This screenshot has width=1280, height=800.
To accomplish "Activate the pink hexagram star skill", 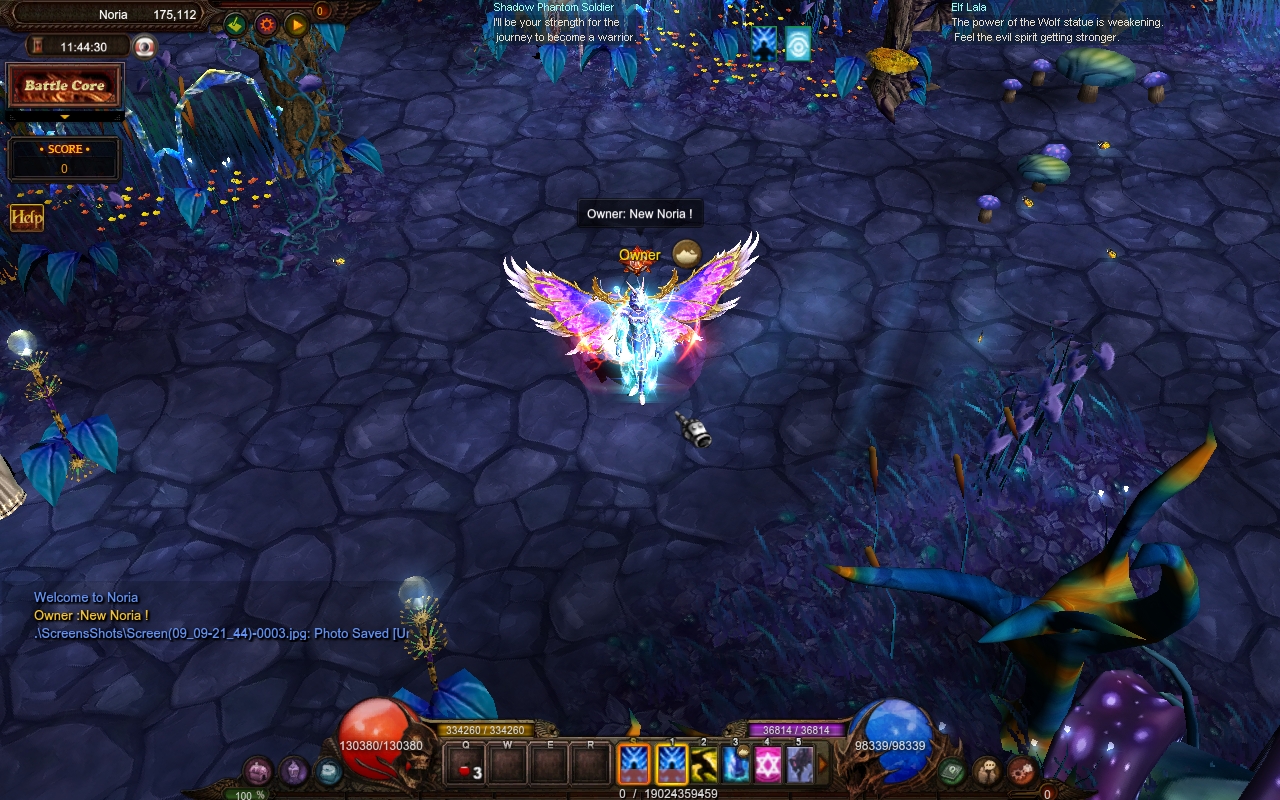I will click(x=768, y=765).
